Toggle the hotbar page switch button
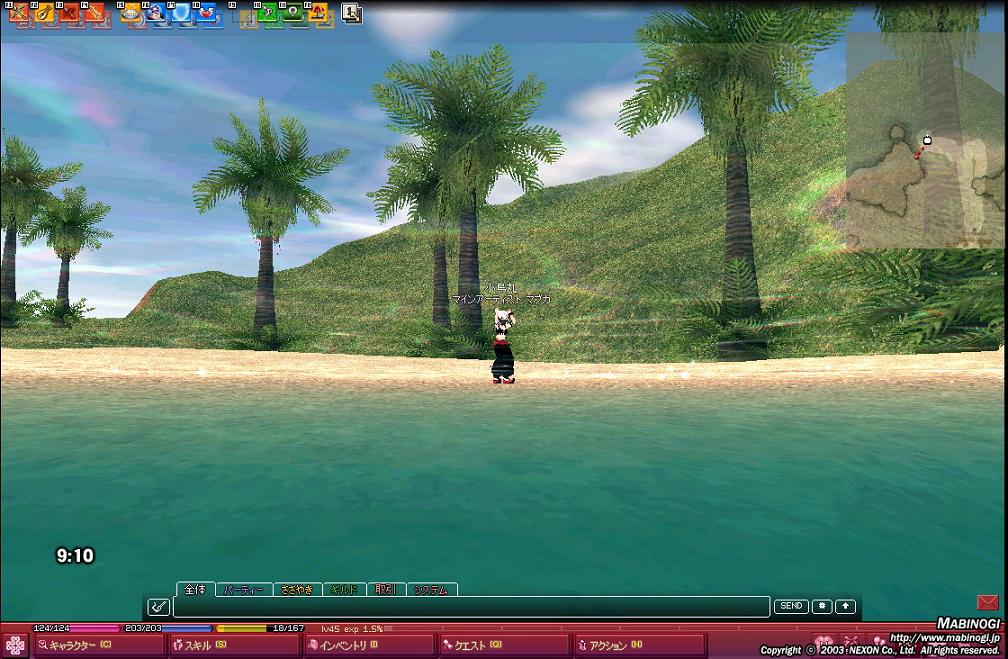The height and width of the screenshot is (659, 1008). (x=352, y=13)
